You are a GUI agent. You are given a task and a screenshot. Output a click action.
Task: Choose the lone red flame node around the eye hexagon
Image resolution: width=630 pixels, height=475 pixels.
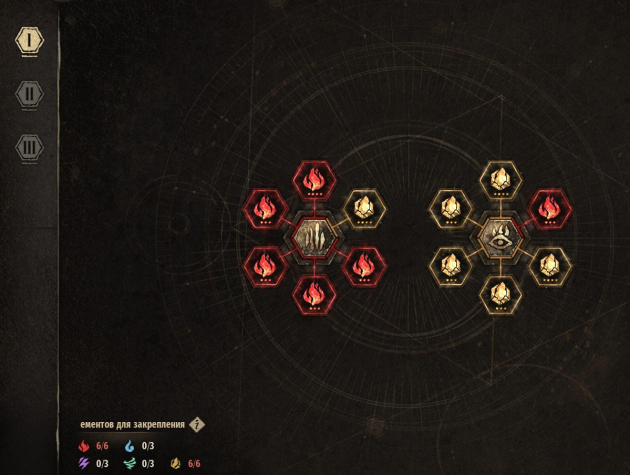548,208
